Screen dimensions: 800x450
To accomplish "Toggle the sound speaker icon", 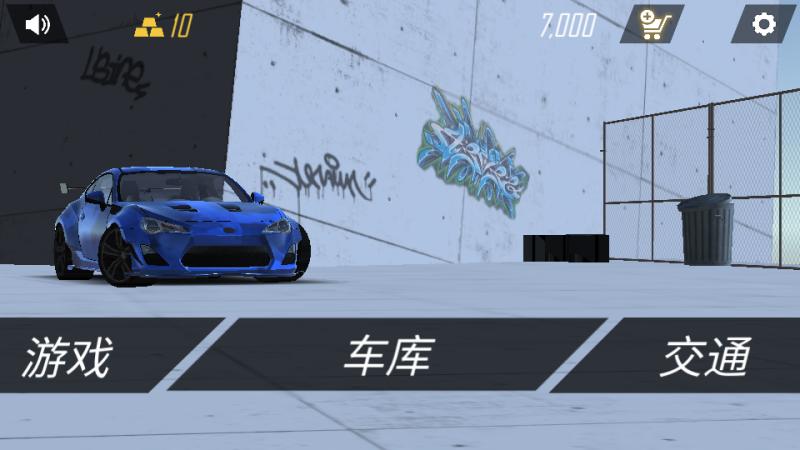I will [37, 24].
